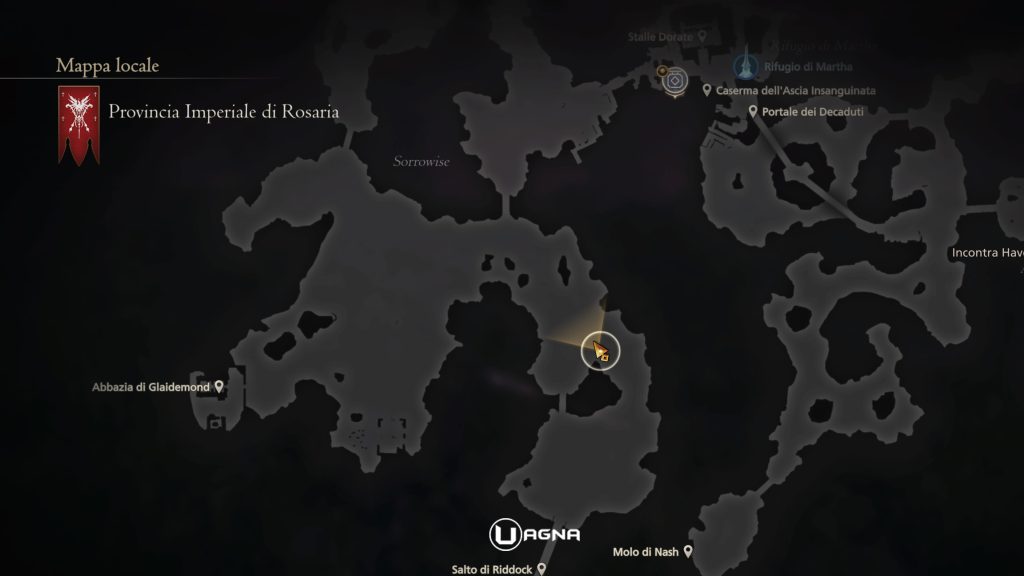Select the Abbazia di Glaidemond map marker
This screenshot has width=1024, height=576.
[x=219, y=386]
